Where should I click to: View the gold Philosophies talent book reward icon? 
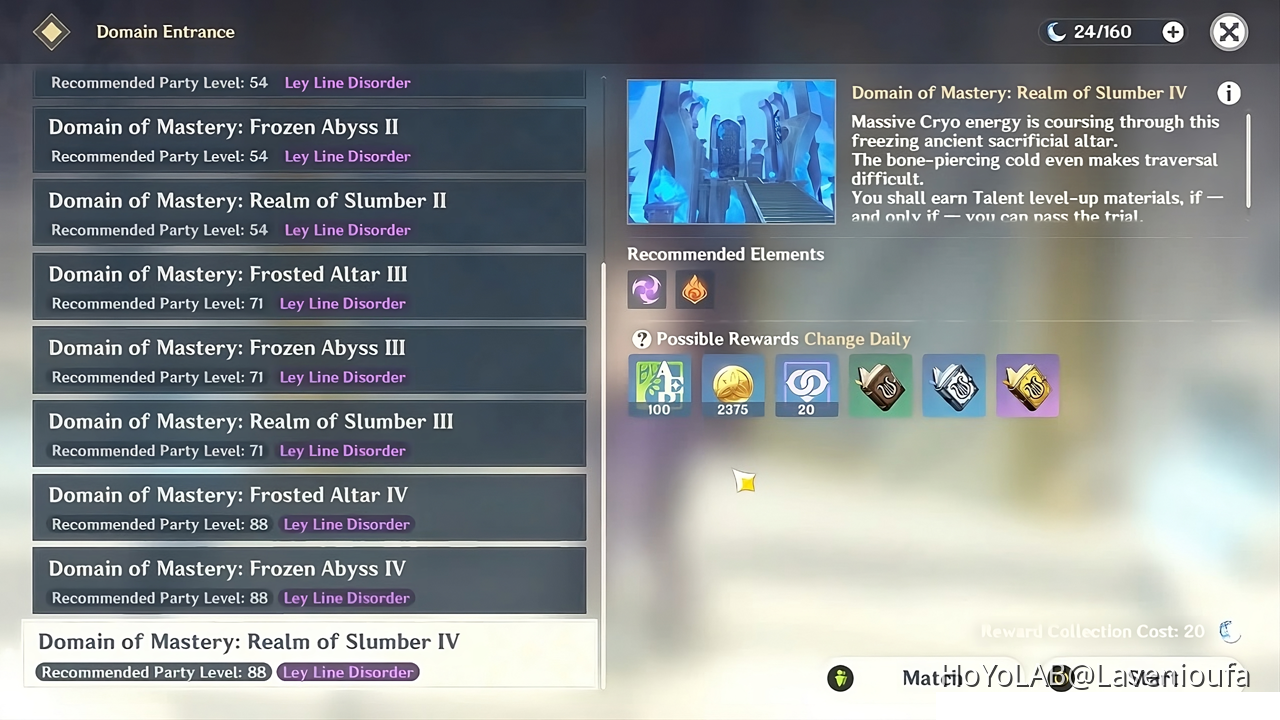click(x=1027, y=386)
